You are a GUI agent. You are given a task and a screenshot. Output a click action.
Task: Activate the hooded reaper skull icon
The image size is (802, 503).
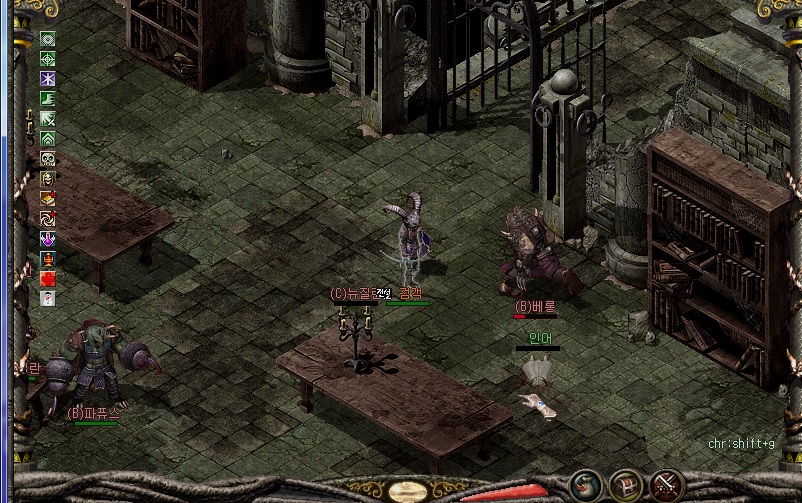coord(47,179)
